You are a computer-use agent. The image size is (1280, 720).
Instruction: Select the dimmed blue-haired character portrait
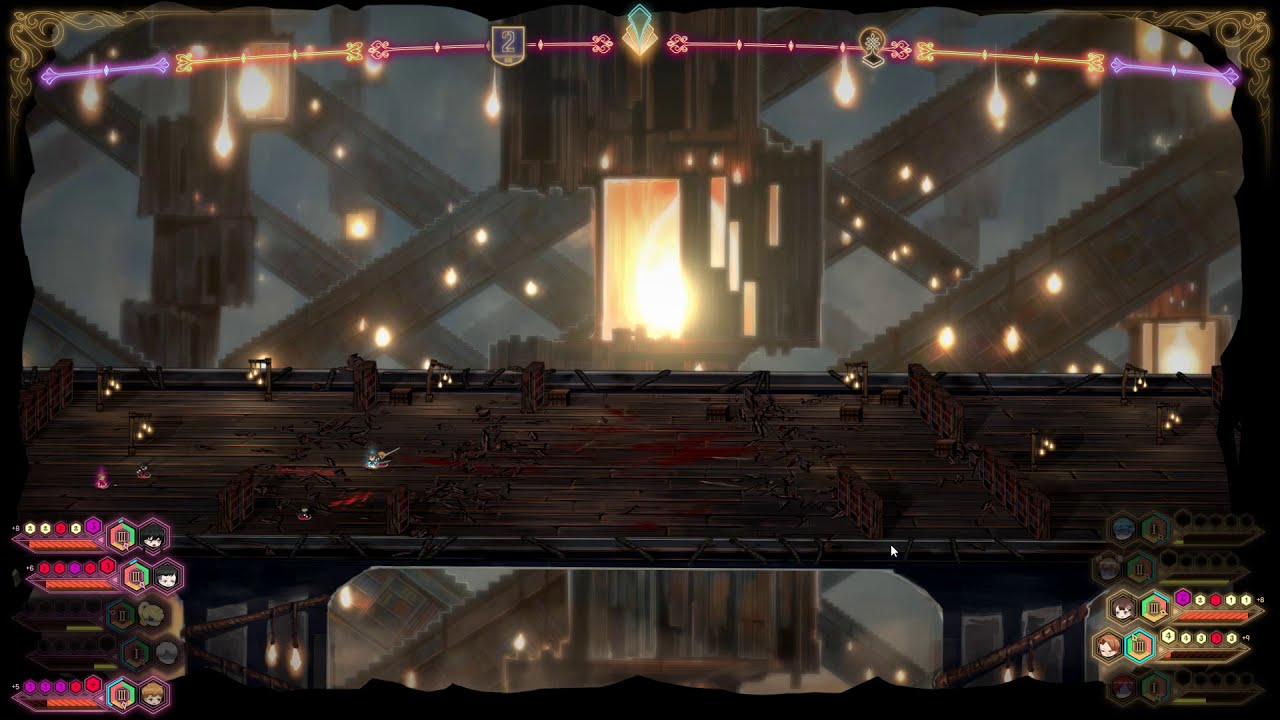[x=1123, y=529]
